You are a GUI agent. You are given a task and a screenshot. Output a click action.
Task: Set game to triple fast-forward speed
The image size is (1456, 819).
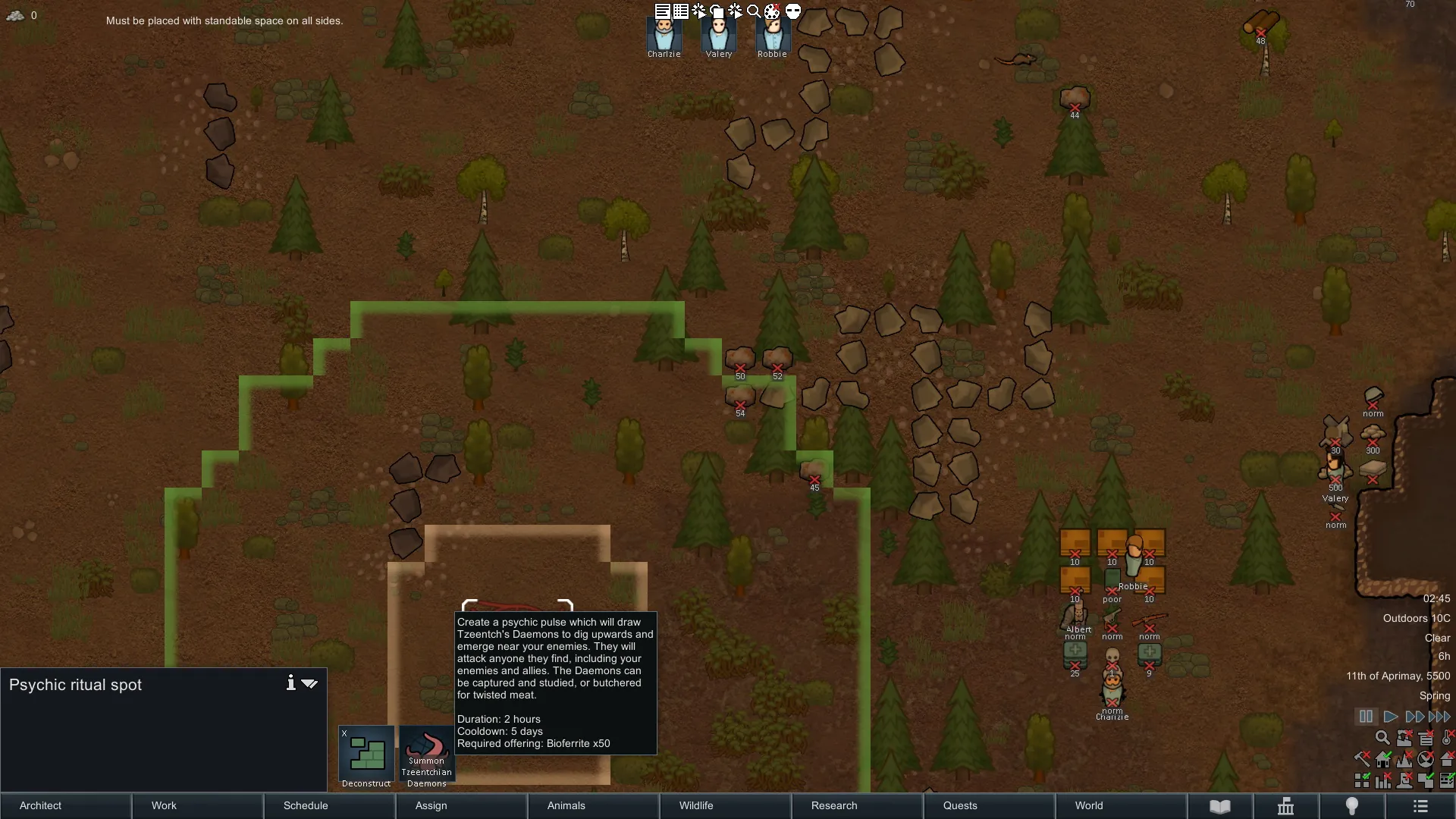coord(1439,717)
